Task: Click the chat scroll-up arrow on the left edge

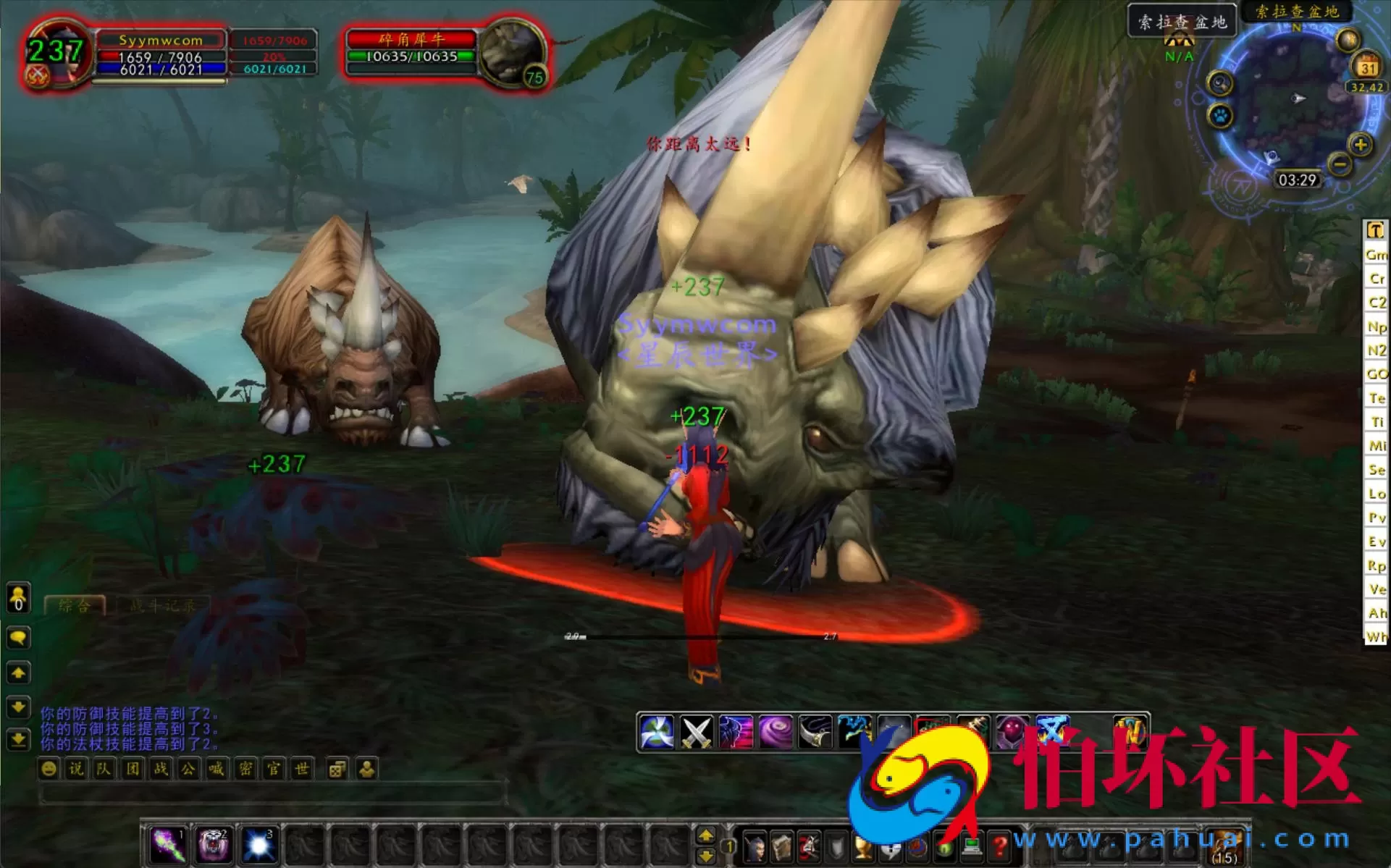Action: pos(17,673)
